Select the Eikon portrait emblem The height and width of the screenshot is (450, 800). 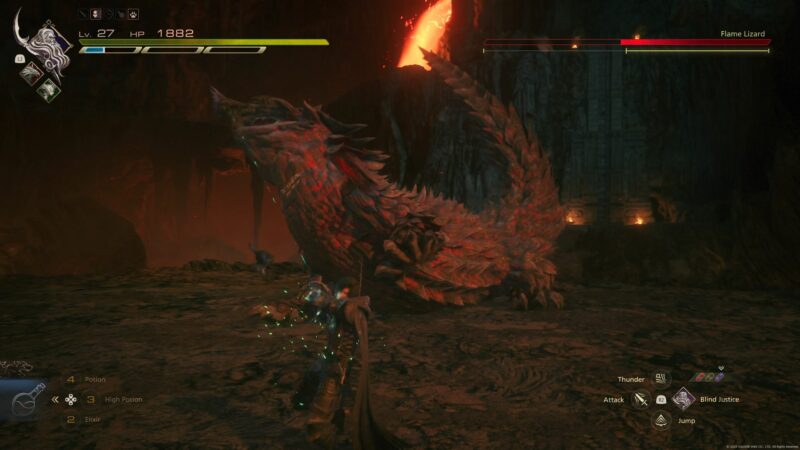[47, 43]
